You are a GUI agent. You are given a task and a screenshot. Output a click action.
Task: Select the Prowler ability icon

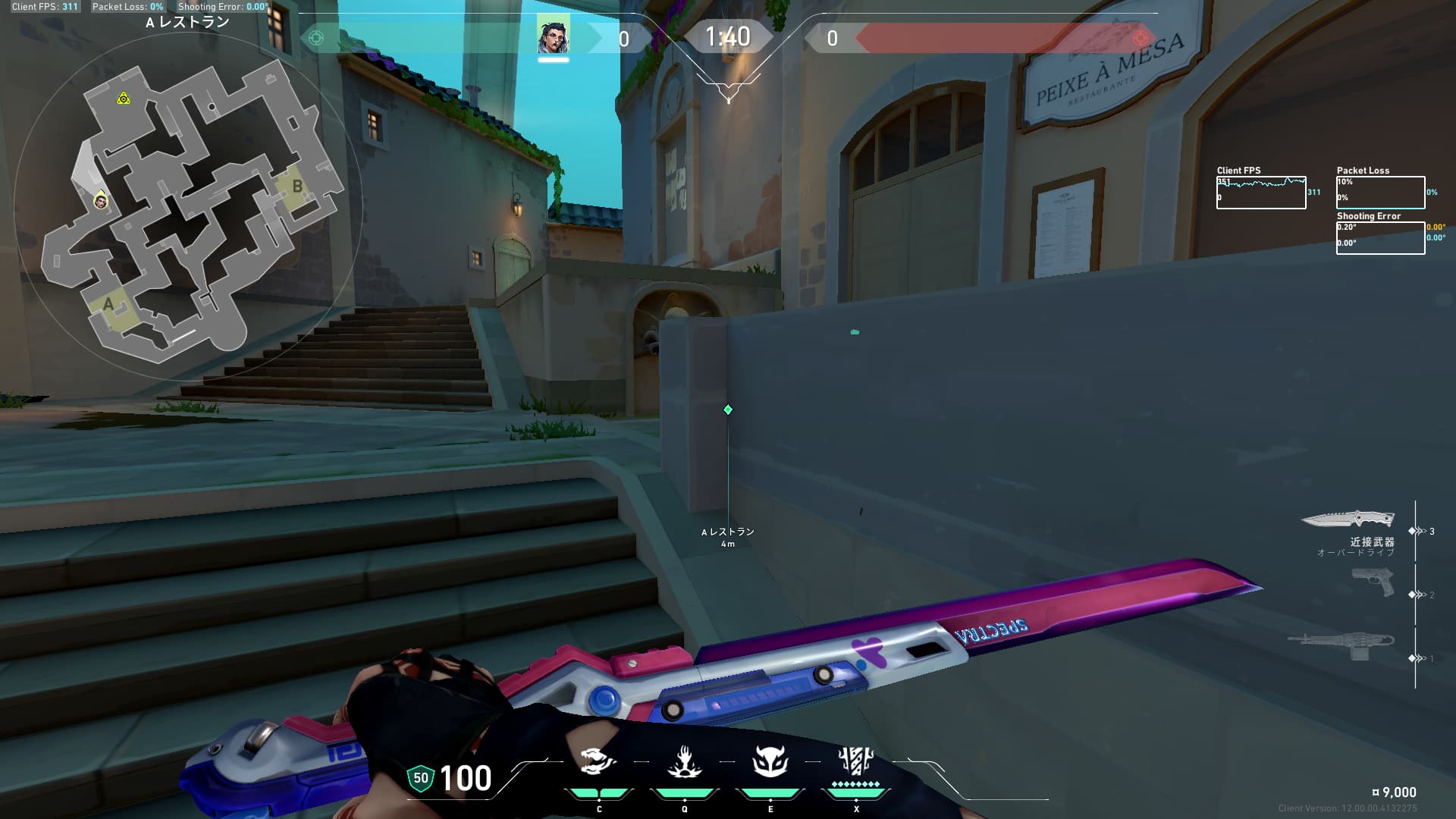(x=599, y=761)
